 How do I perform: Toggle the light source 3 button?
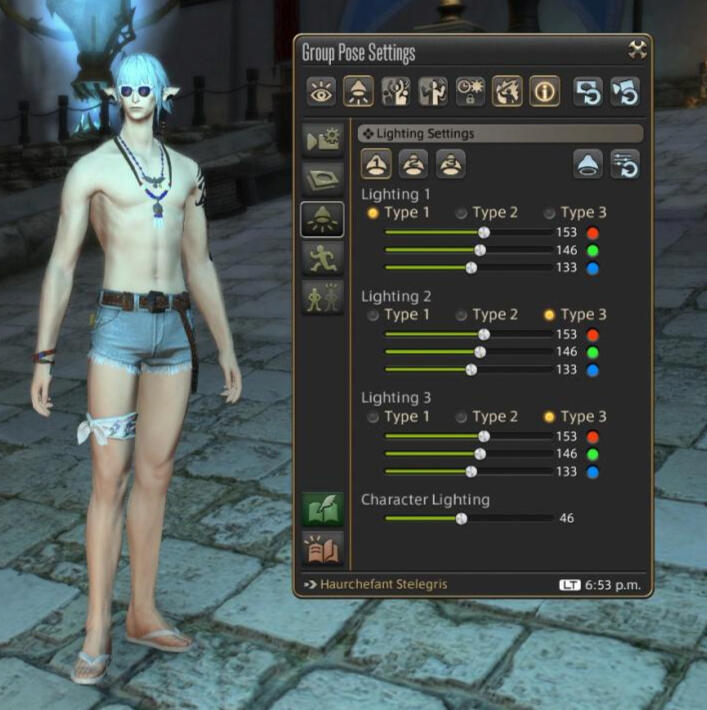[450, 164]
